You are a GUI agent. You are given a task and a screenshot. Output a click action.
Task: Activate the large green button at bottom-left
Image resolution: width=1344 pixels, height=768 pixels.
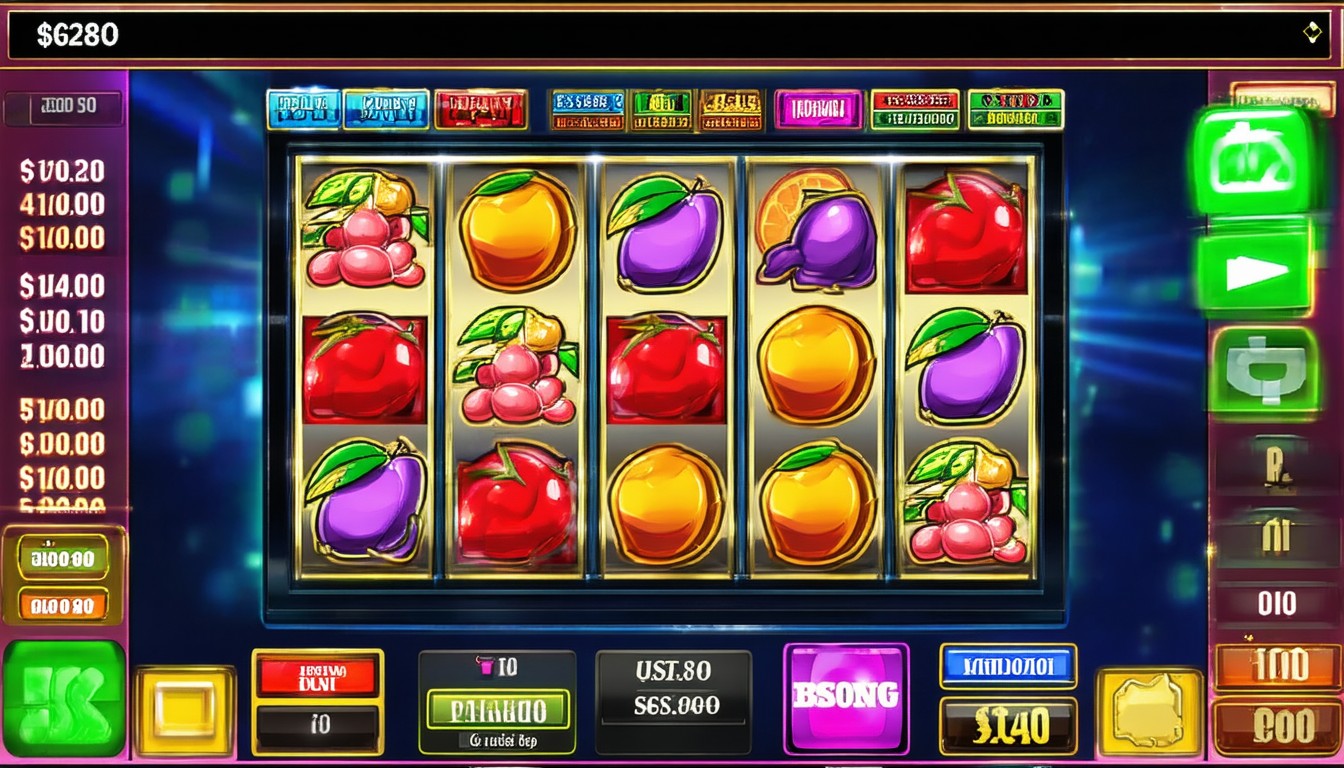point(64,697)
